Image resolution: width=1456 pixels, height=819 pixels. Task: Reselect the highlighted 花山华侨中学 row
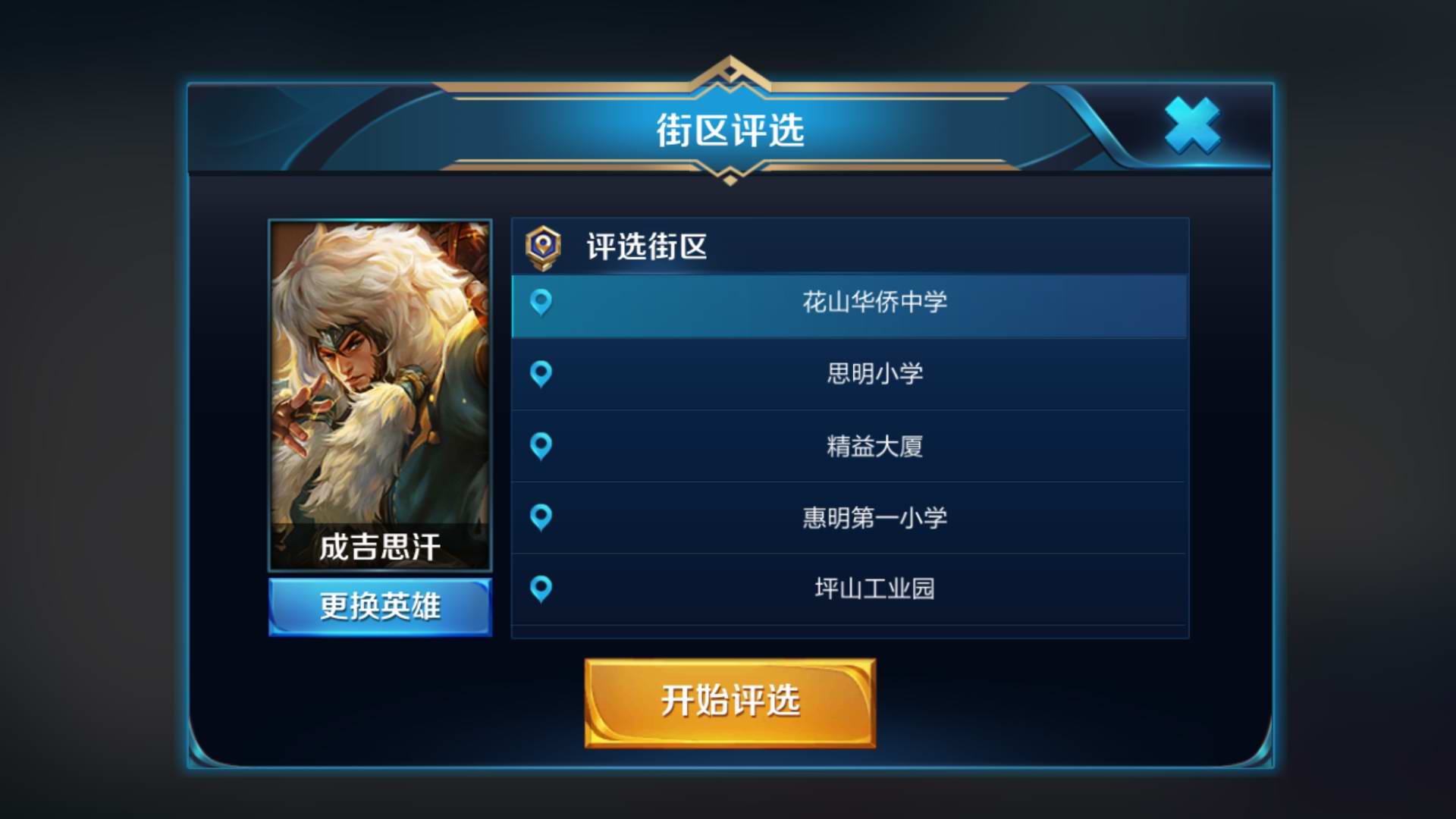872,301
